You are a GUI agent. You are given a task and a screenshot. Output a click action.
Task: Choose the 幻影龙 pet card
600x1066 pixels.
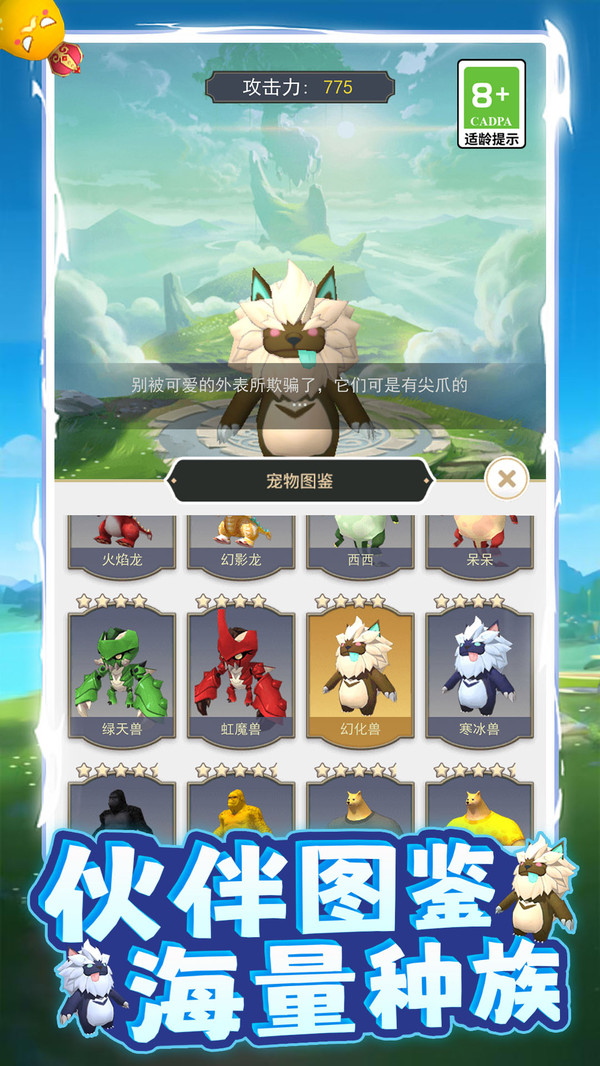240,544
